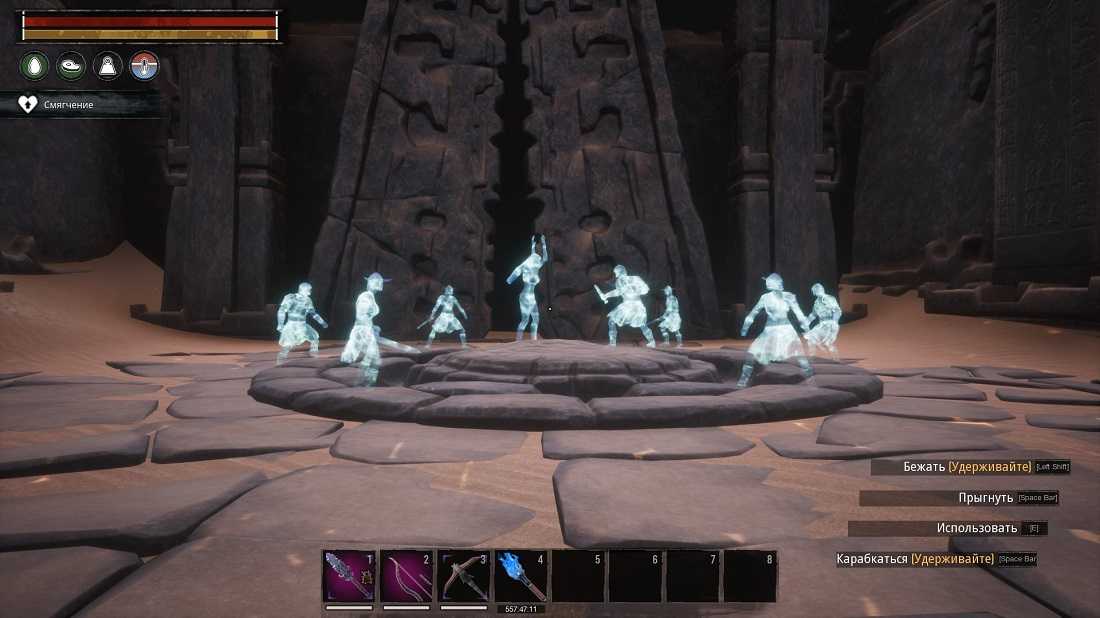Choose the crossbow in hotbar slot 3
The image size is (1100, 618).
pos(464,576)
